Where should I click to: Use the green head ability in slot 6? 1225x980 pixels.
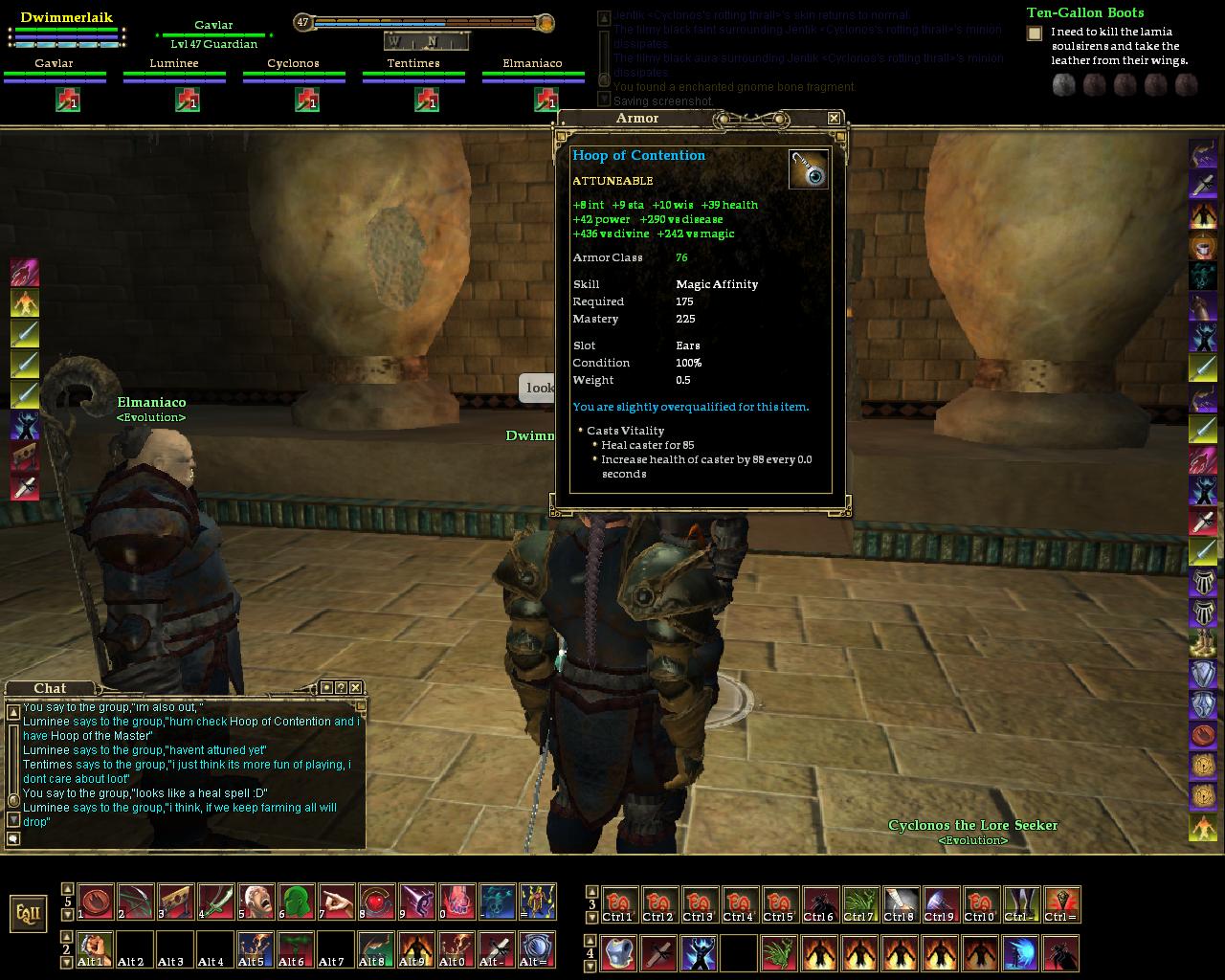(296, 902)
